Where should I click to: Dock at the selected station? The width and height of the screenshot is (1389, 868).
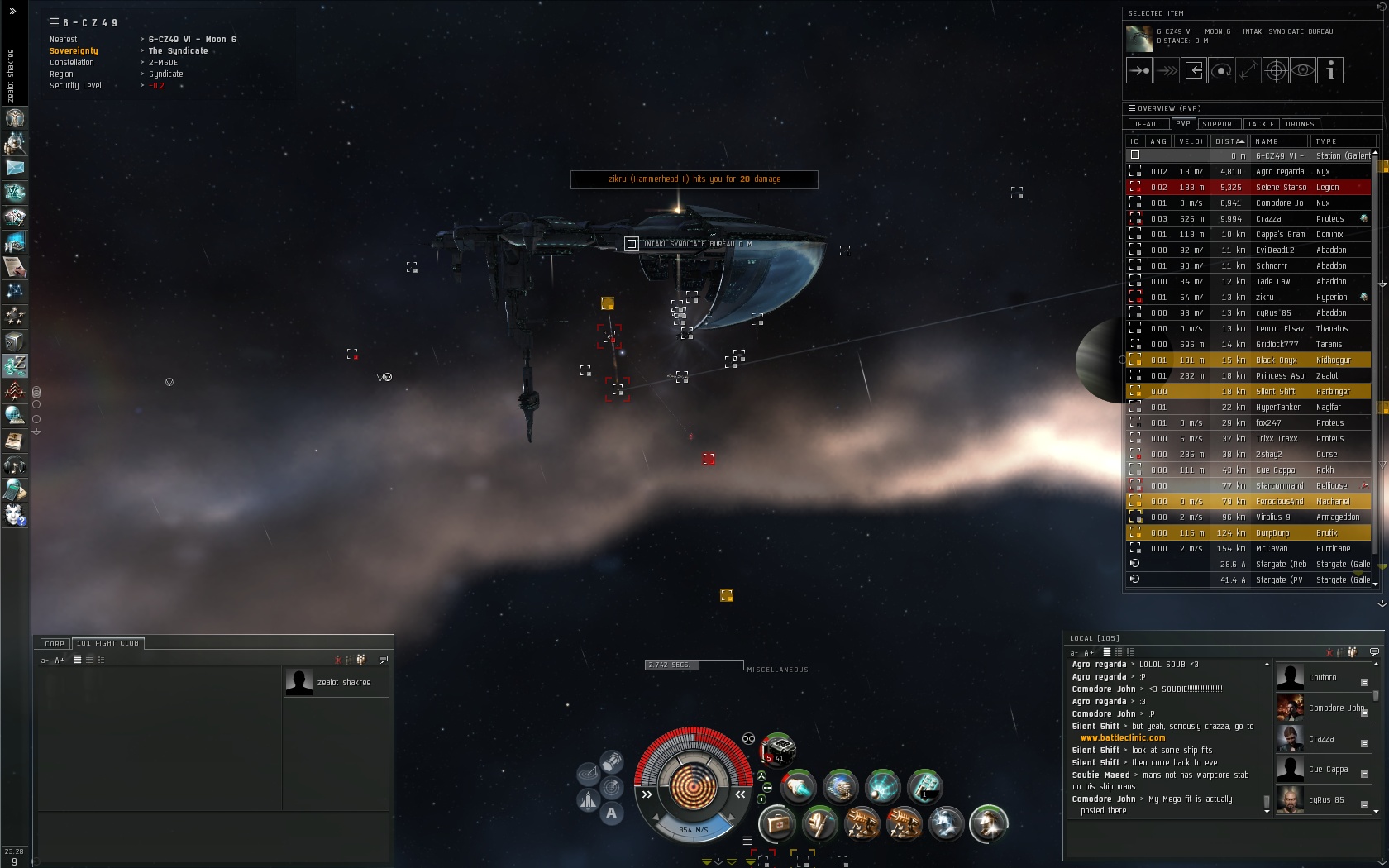pos(1194,71)
